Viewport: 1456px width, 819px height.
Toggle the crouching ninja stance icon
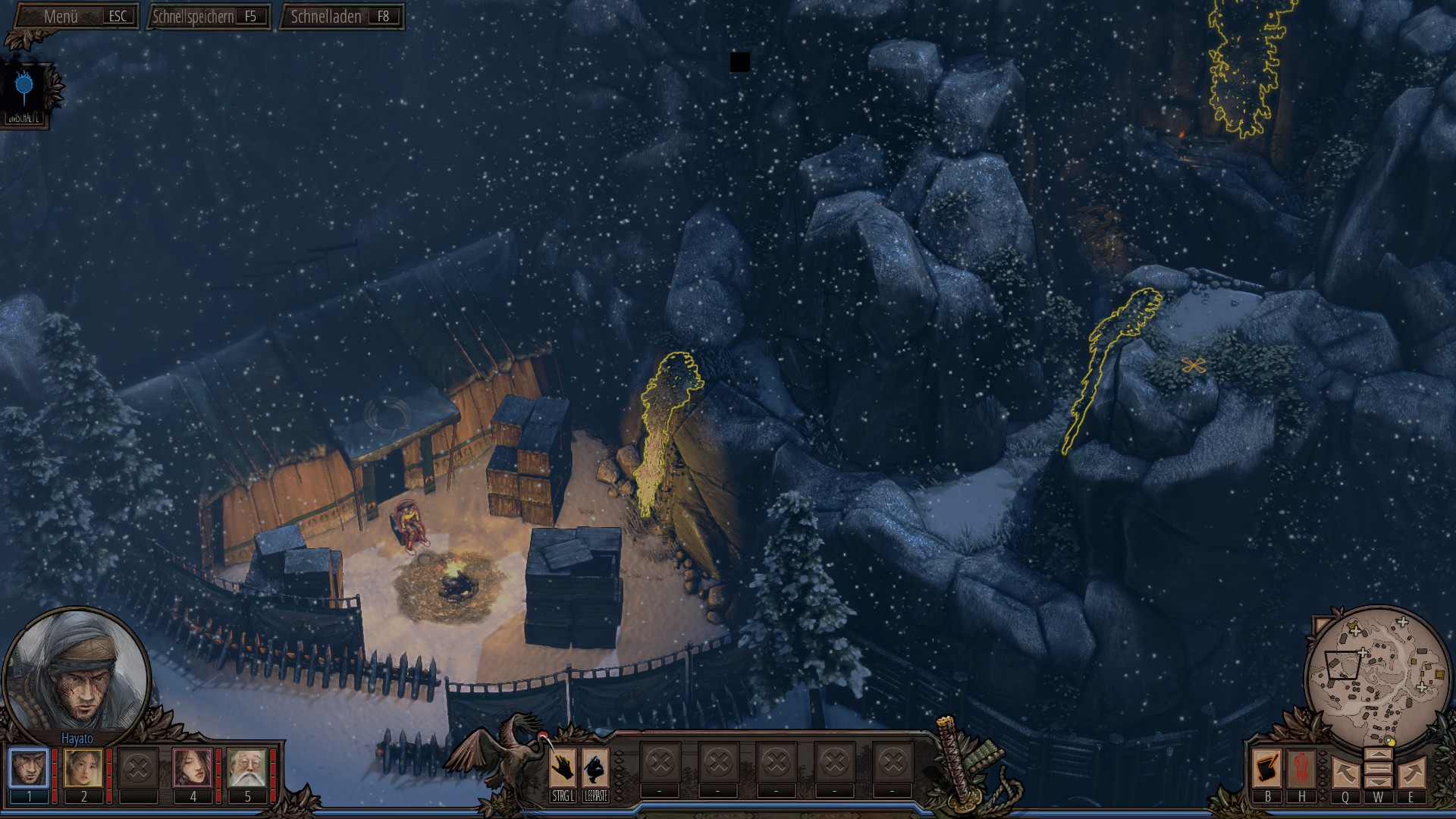596,769
